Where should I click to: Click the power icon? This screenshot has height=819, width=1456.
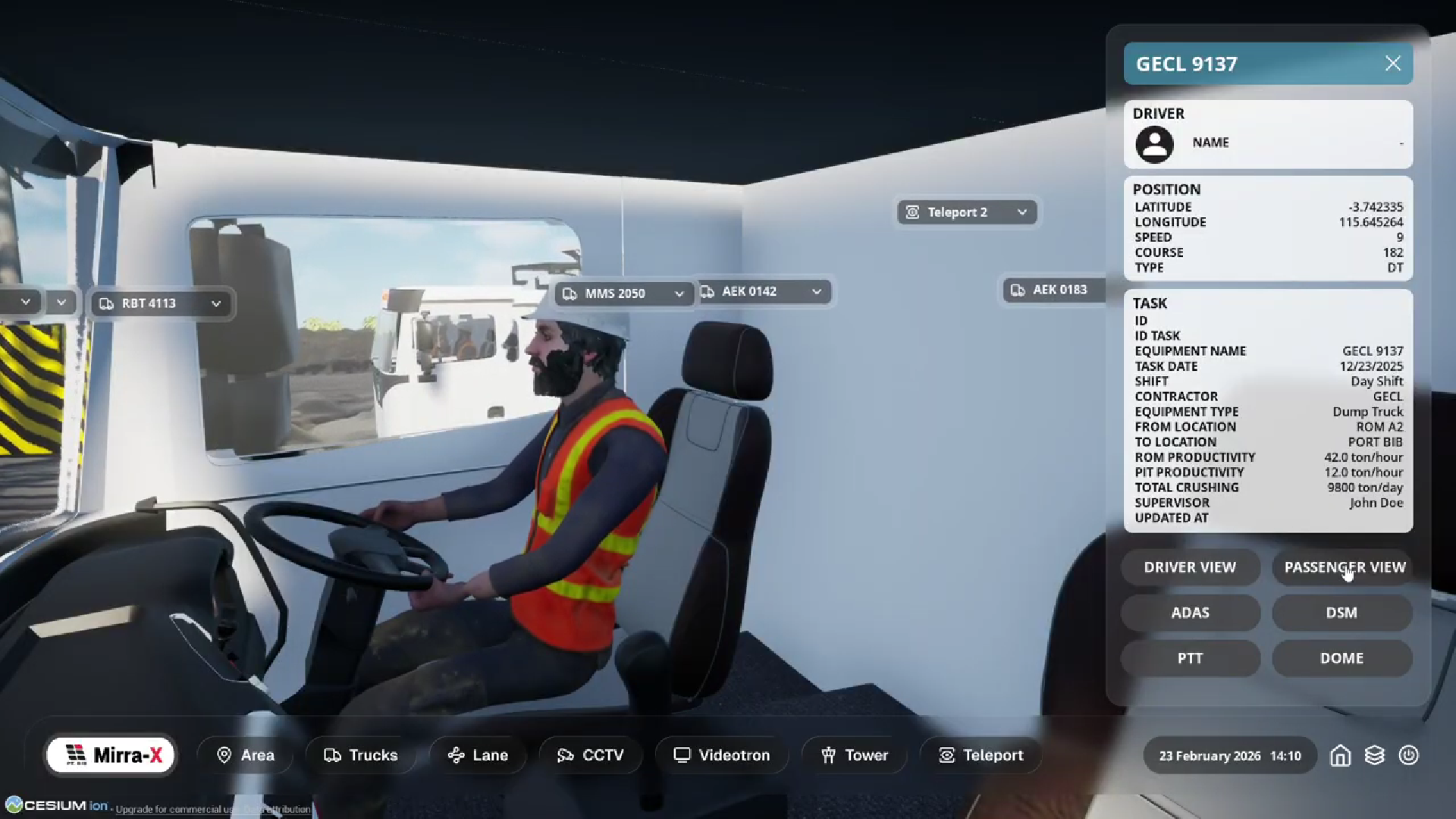(x=1408, y=756)
